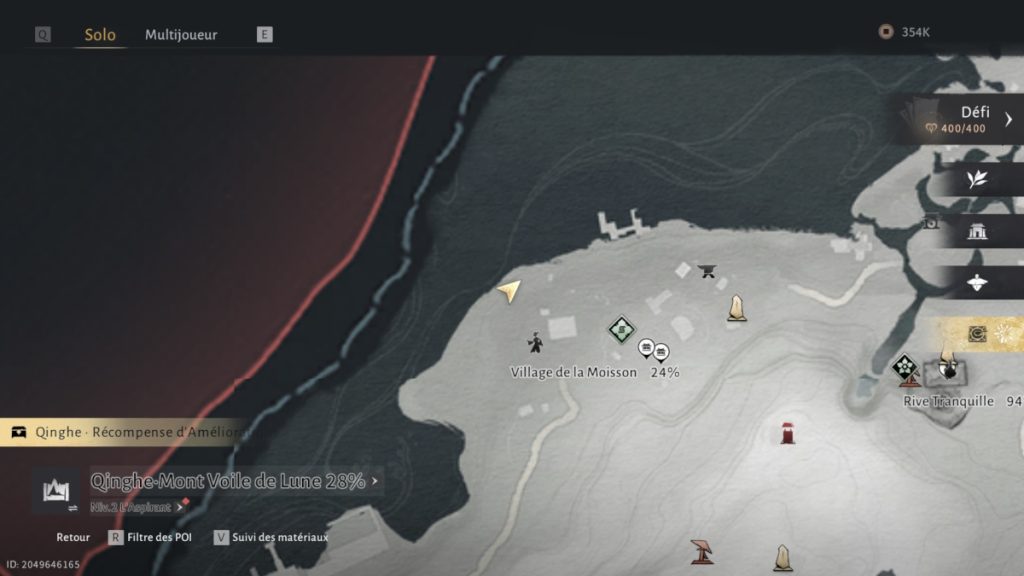Open the Niv.2 L'Aspirant level entry
Viewport: 1024px width, 576px height.
tap(136, 507)
